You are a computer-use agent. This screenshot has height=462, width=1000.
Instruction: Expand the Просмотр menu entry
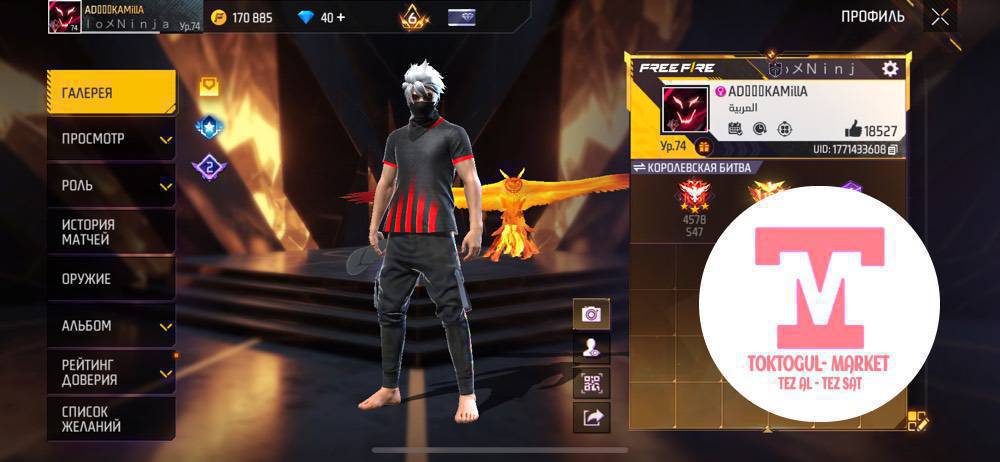110,139
